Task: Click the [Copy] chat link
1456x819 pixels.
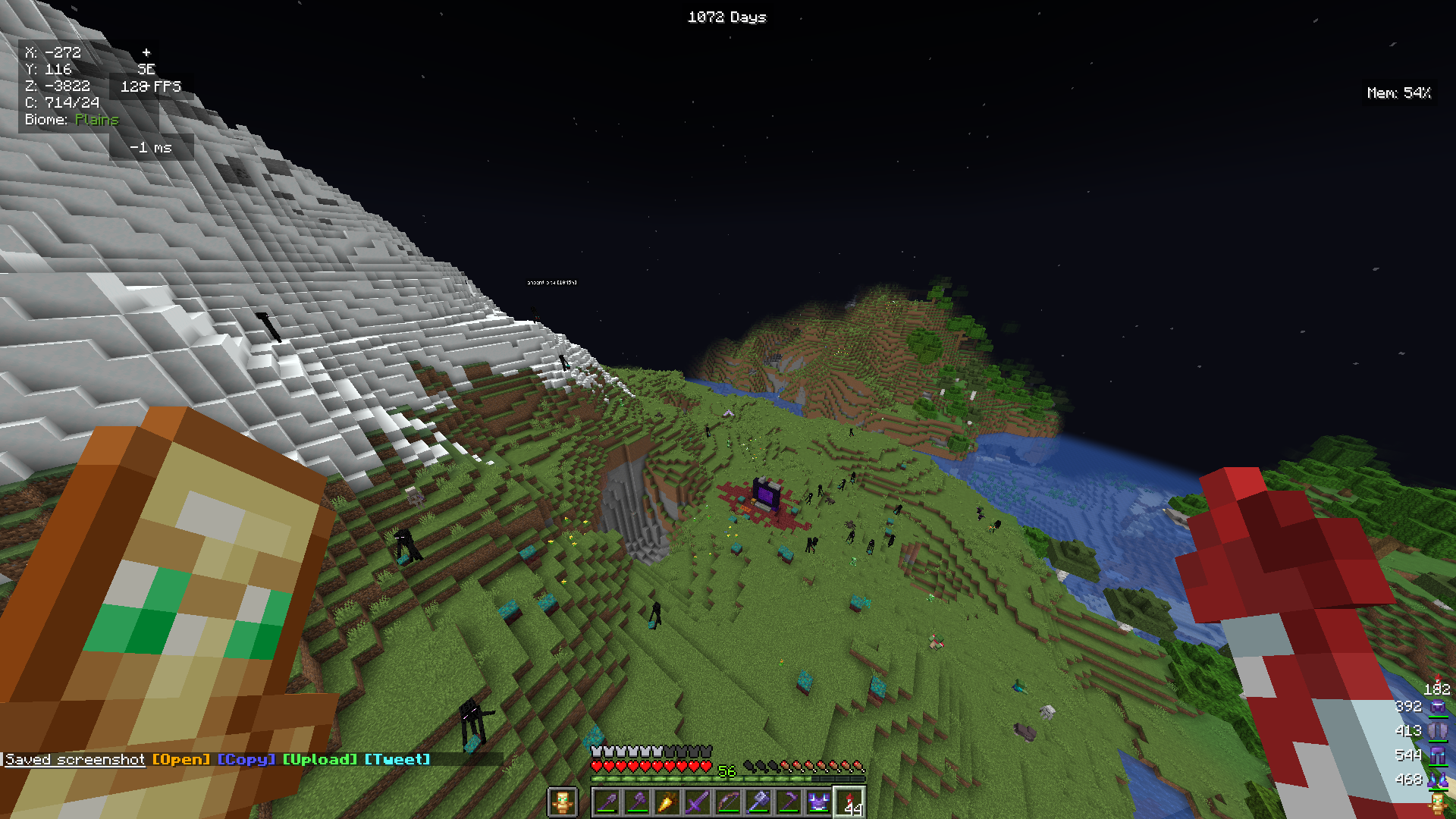Action: pyautogui.click(x=246, y=759)
